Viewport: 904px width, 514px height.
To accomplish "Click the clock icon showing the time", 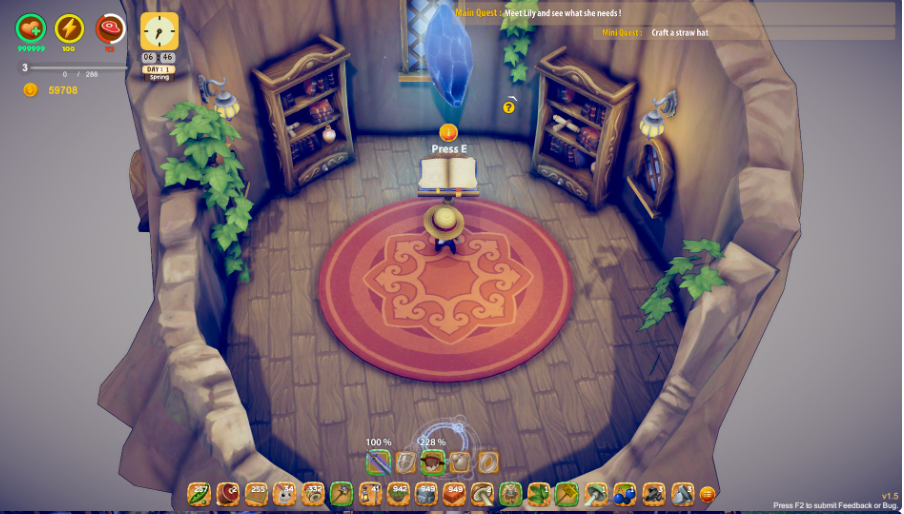I will tap(159, 31).
